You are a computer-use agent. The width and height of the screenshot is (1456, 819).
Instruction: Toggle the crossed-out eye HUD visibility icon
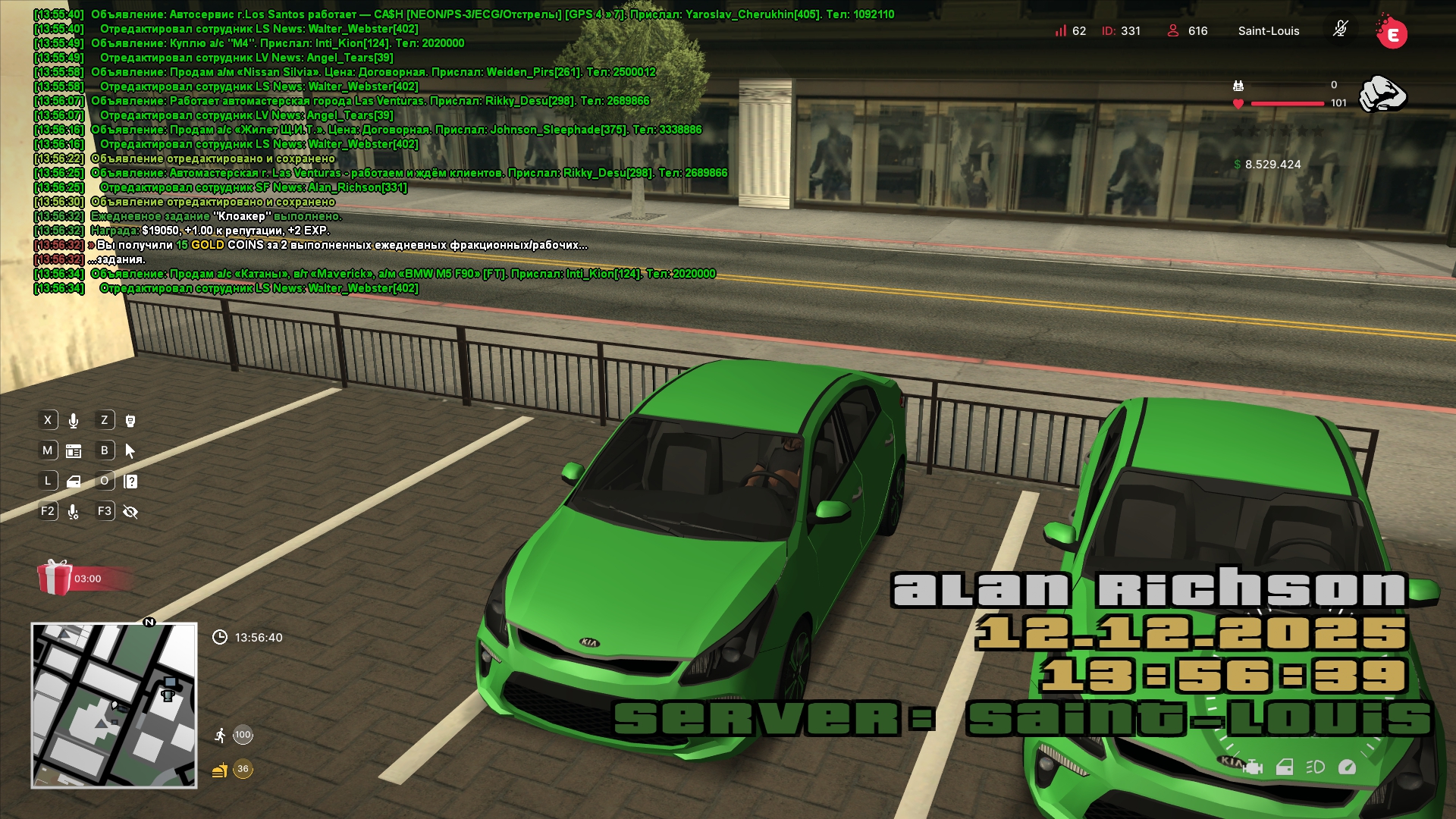pos(130,512)
